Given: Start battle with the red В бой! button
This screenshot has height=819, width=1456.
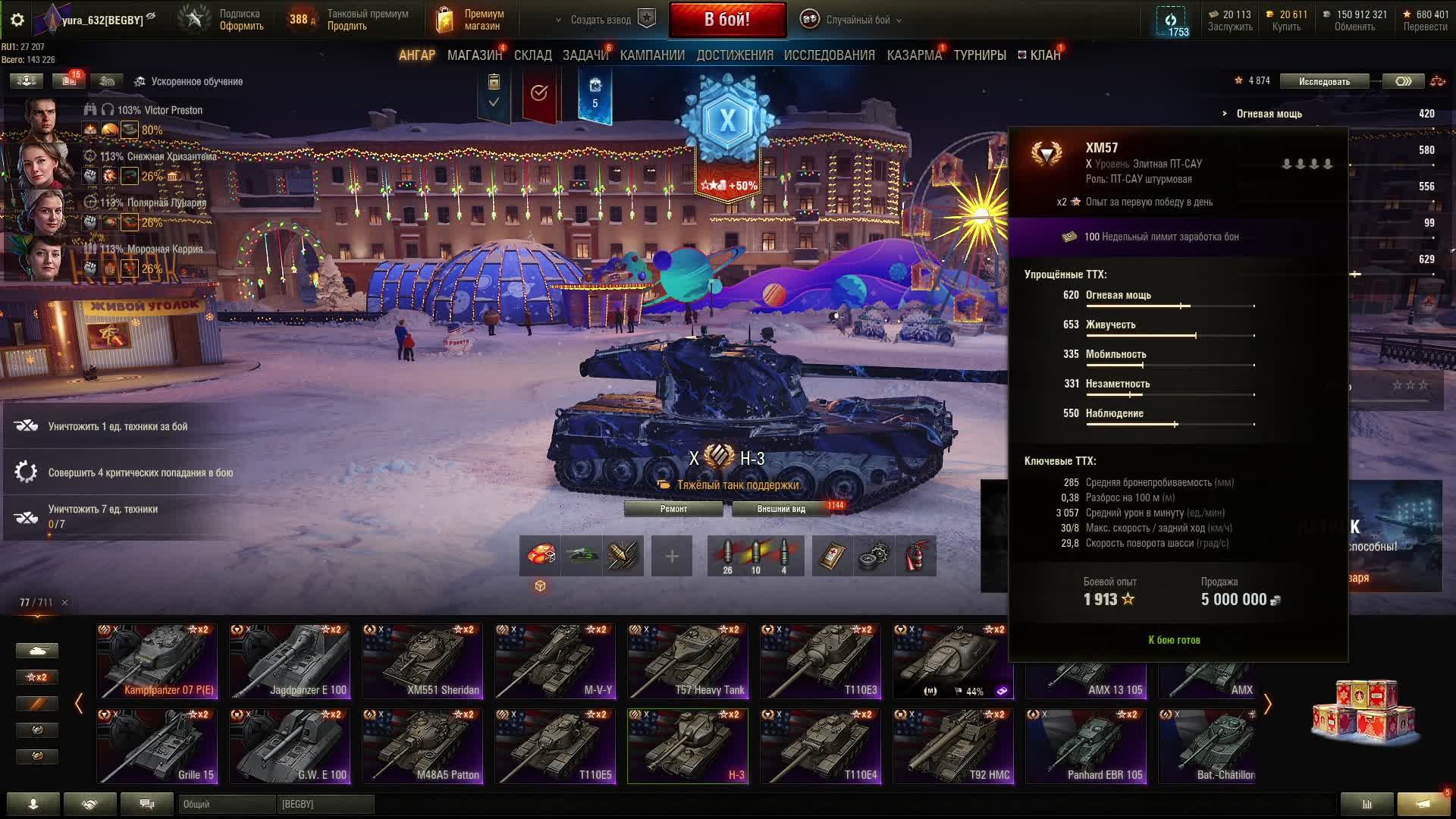Looking at the screenshot, I should click(x=727, y=20).
